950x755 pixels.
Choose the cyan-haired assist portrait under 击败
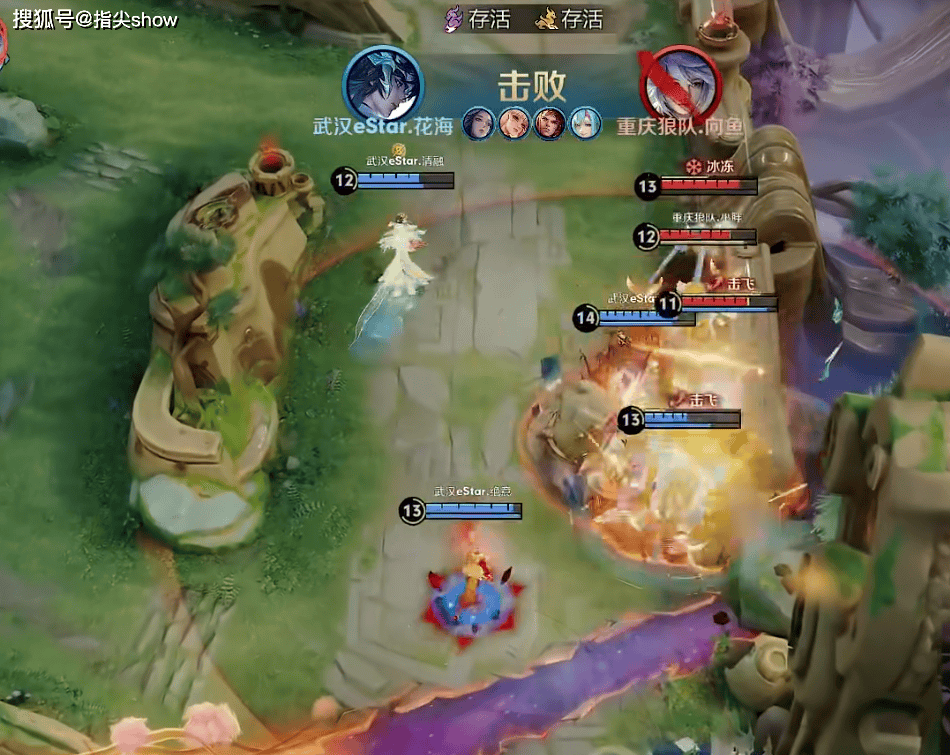583,124
